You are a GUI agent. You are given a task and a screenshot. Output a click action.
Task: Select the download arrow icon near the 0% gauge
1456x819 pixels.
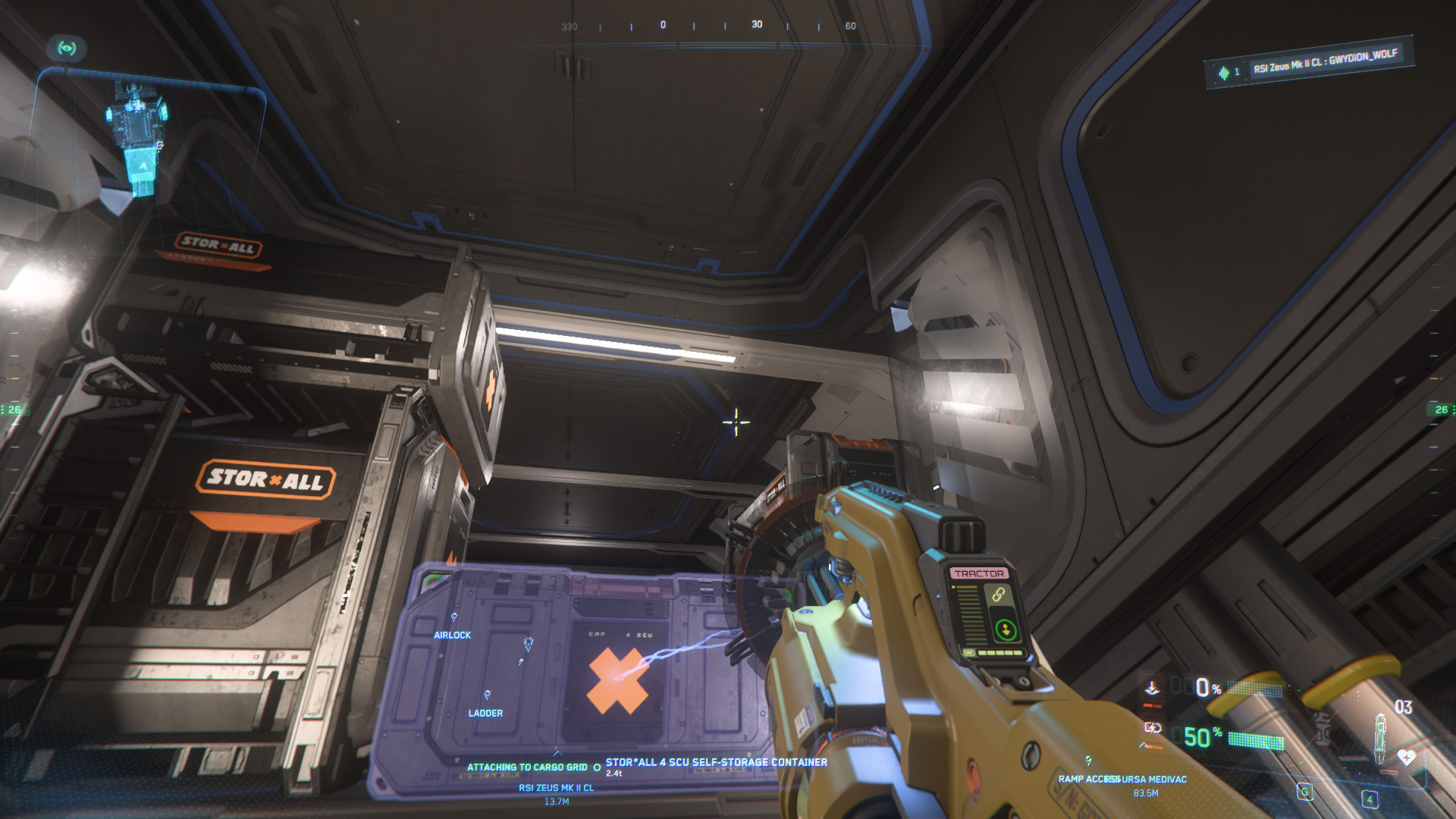click(x=1153, y=688)
